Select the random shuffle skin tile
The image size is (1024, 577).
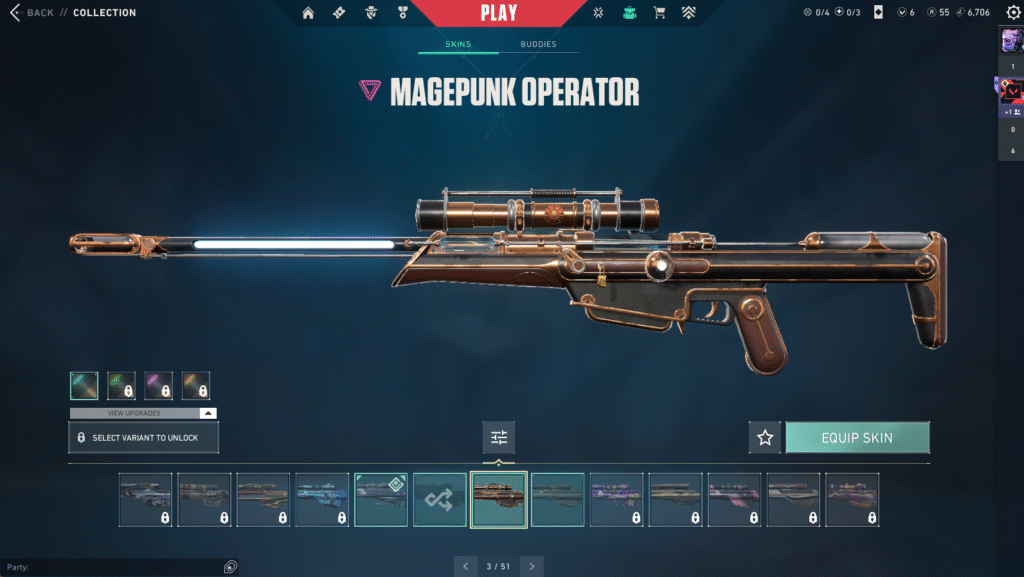click(440, 499)
